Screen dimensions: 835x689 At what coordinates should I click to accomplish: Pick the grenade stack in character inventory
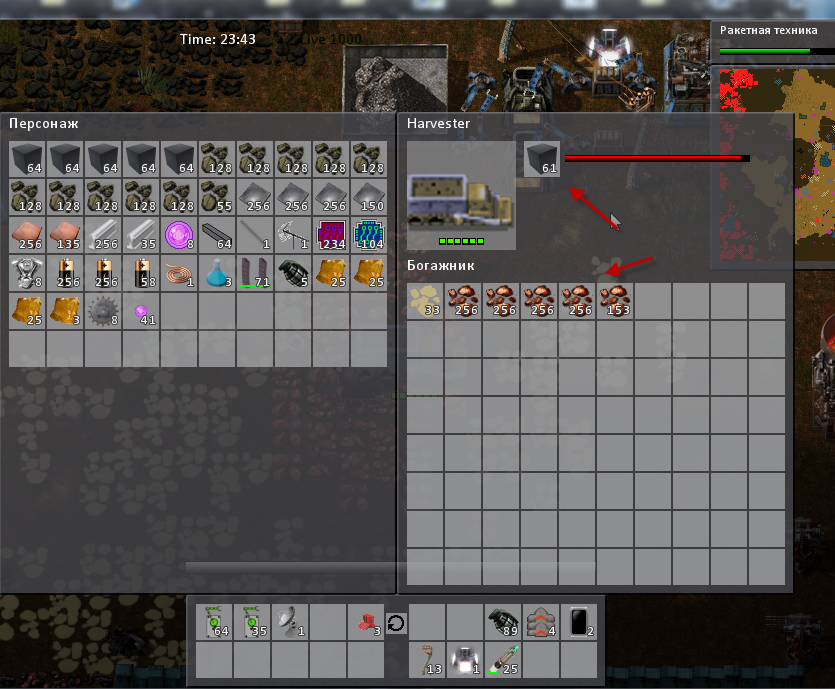click(x=294, y=273)
